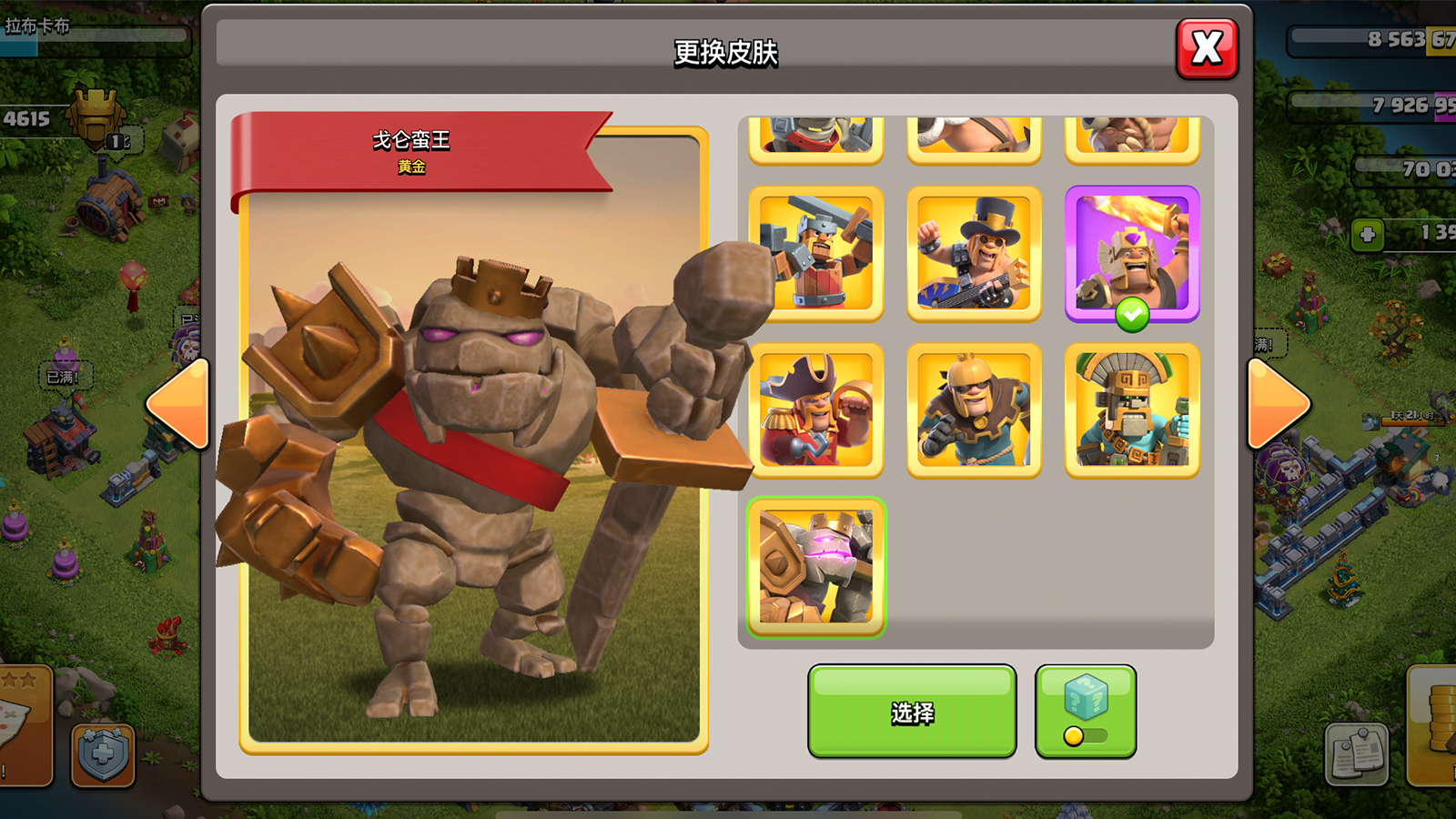The height and width of the screenshot is (819, 1456).
Task: Close the skin change dialog
Action: [x=1207, y=48]
